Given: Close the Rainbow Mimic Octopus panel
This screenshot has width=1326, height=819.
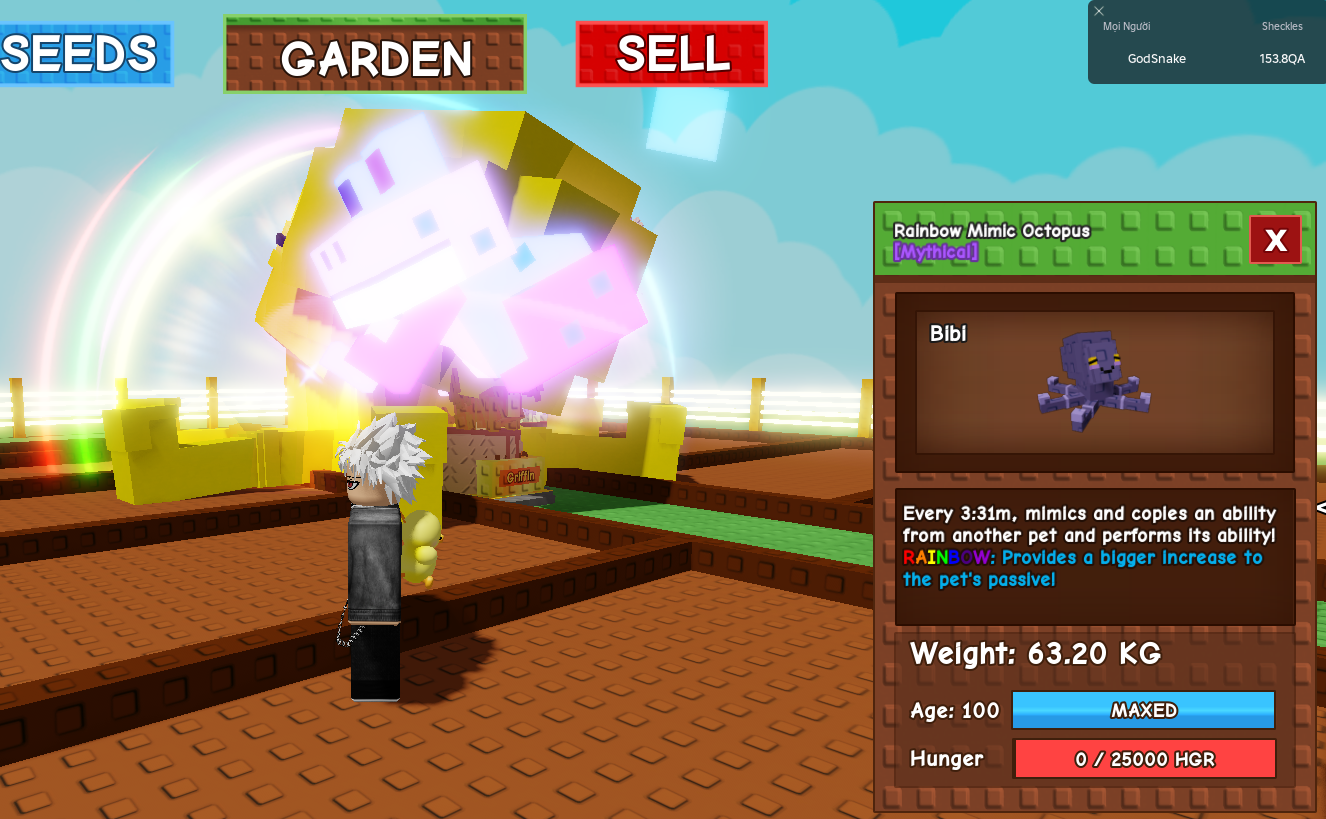Looking at the screenshot, I should click(x=1275, y=240).
